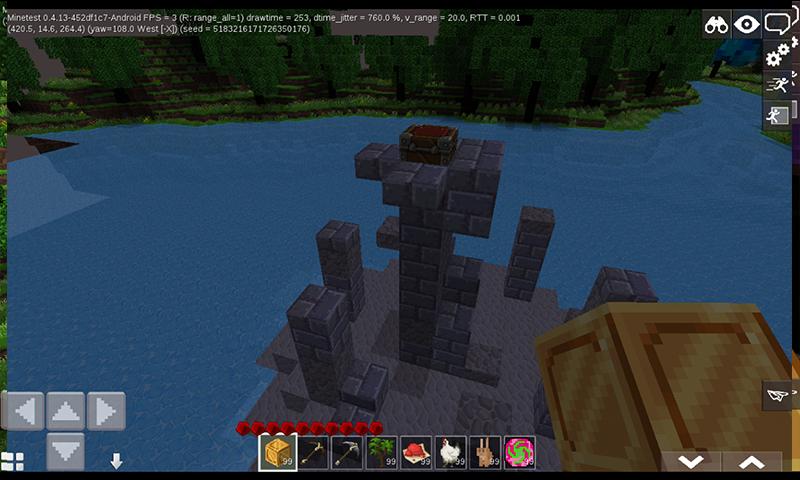800x480 pixels.
Task: Tap the left arrow on the D-pad
Action: pyautogui.click(x=24, y=410)
